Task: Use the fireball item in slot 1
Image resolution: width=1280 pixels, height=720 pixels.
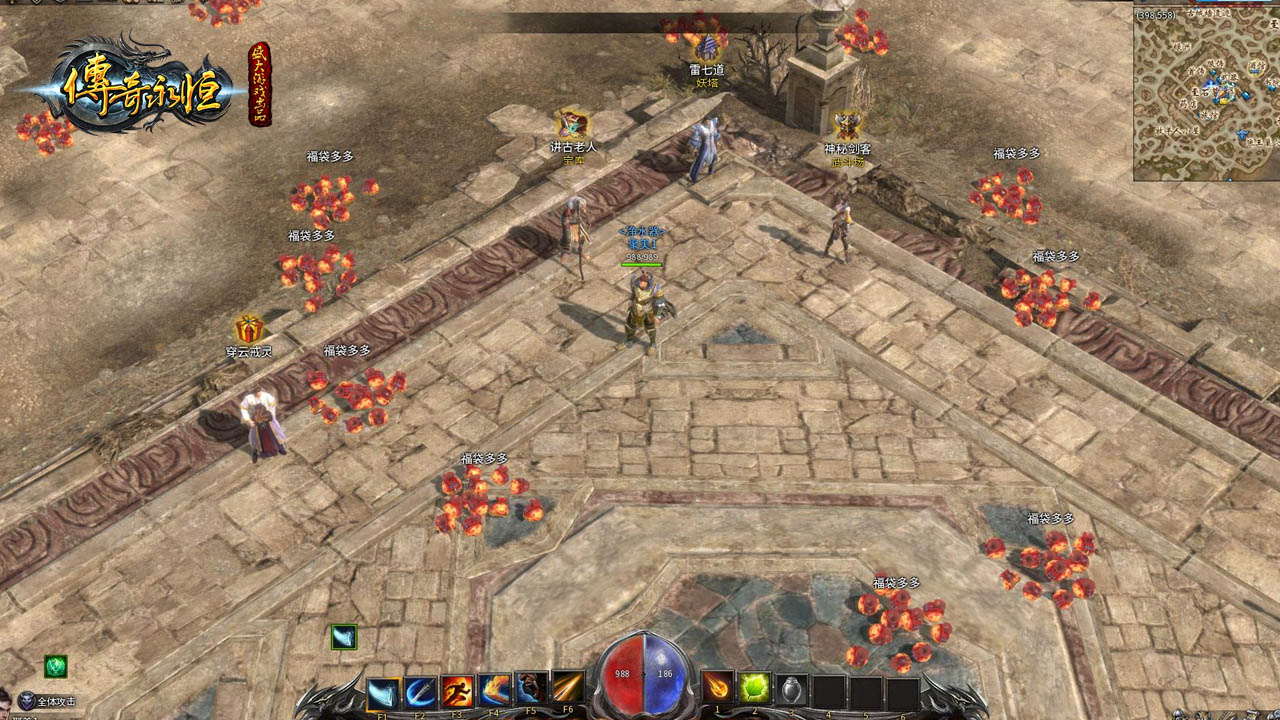Action: pos(717,687)
